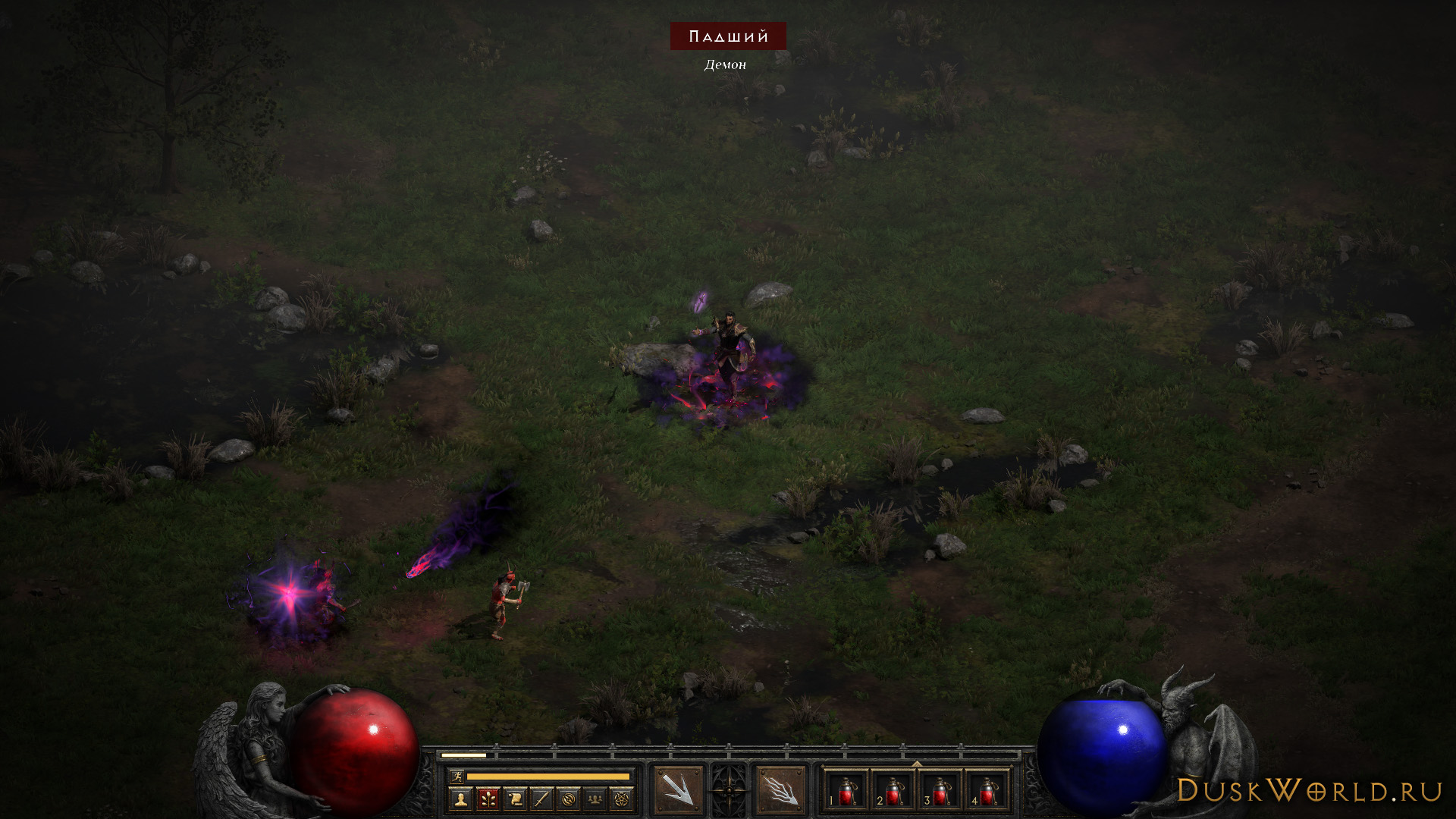Screen dimensions: 1456x819
Task: Toggle the run/walk running figure button
Action: [457, 777]
